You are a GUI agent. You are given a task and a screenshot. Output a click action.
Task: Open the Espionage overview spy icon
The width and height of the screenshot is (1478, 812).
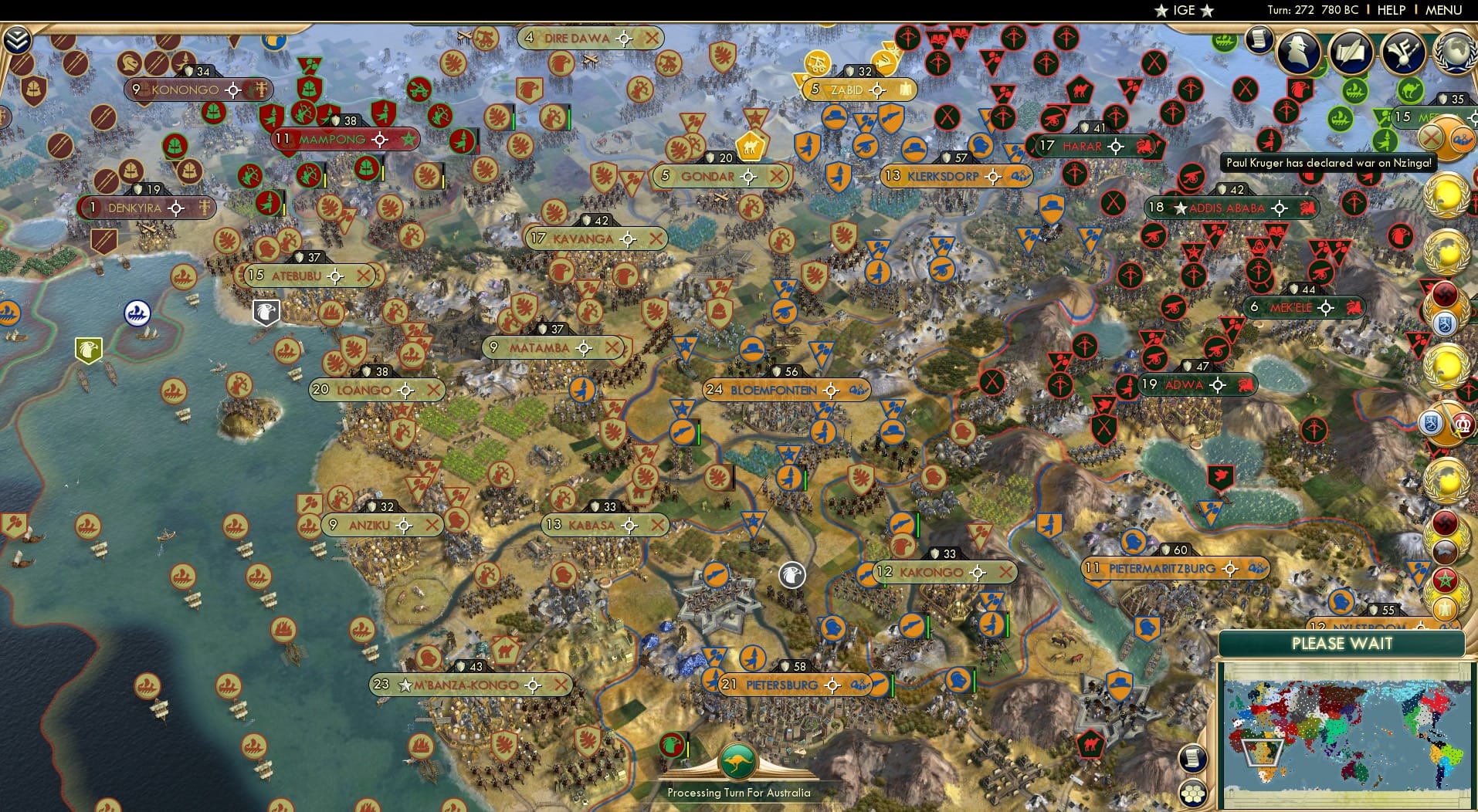(1300, 52)
